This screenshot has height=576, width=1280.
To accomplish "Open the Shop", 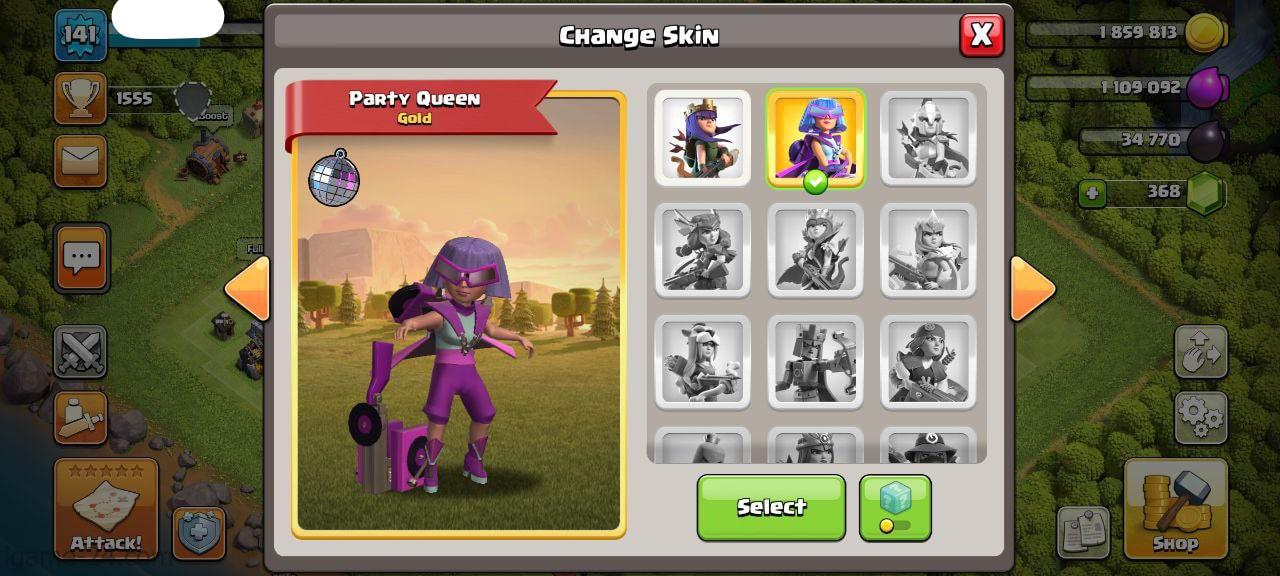I will point(1175,509).
